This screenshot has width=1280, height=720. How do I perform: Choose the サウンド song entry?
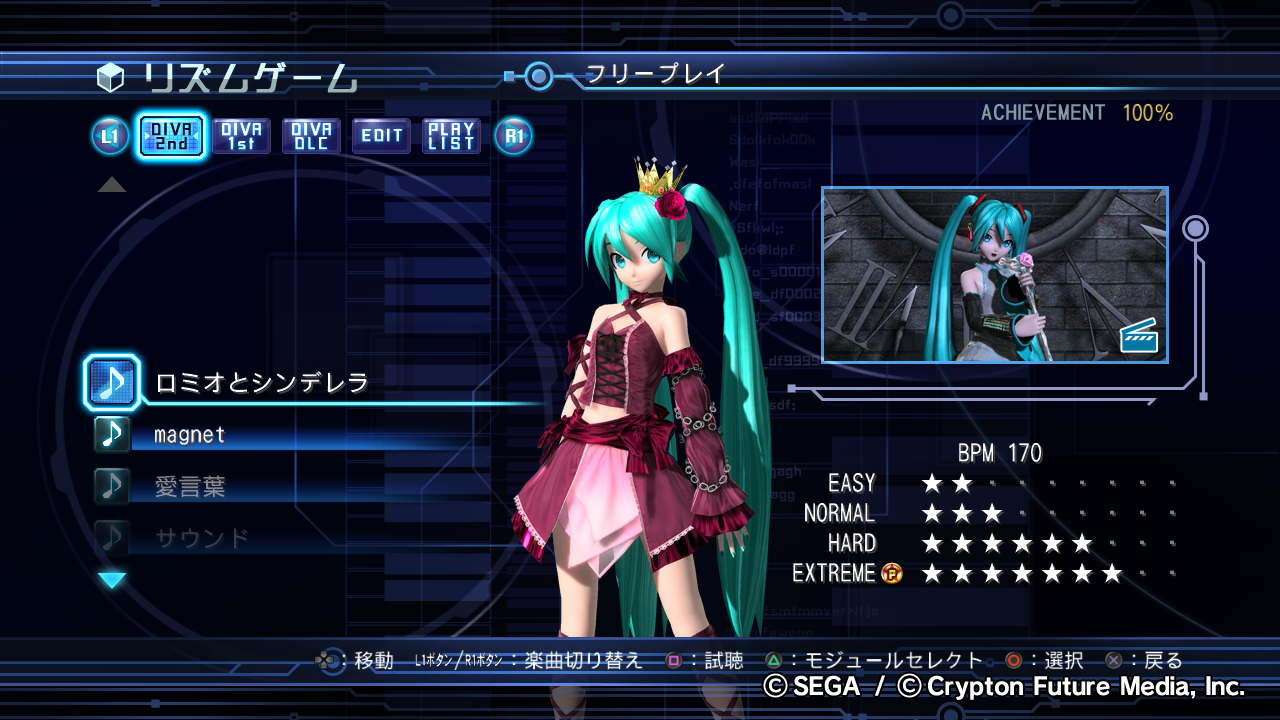coord(202,539)
